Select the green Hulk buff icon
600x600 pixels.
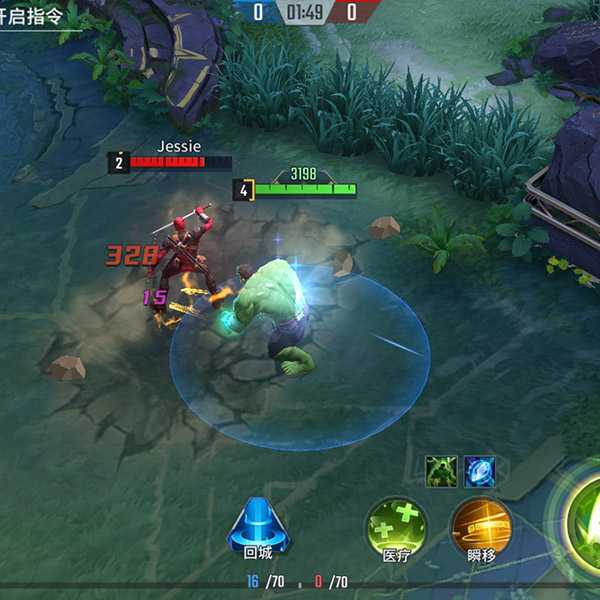point(440,471)
